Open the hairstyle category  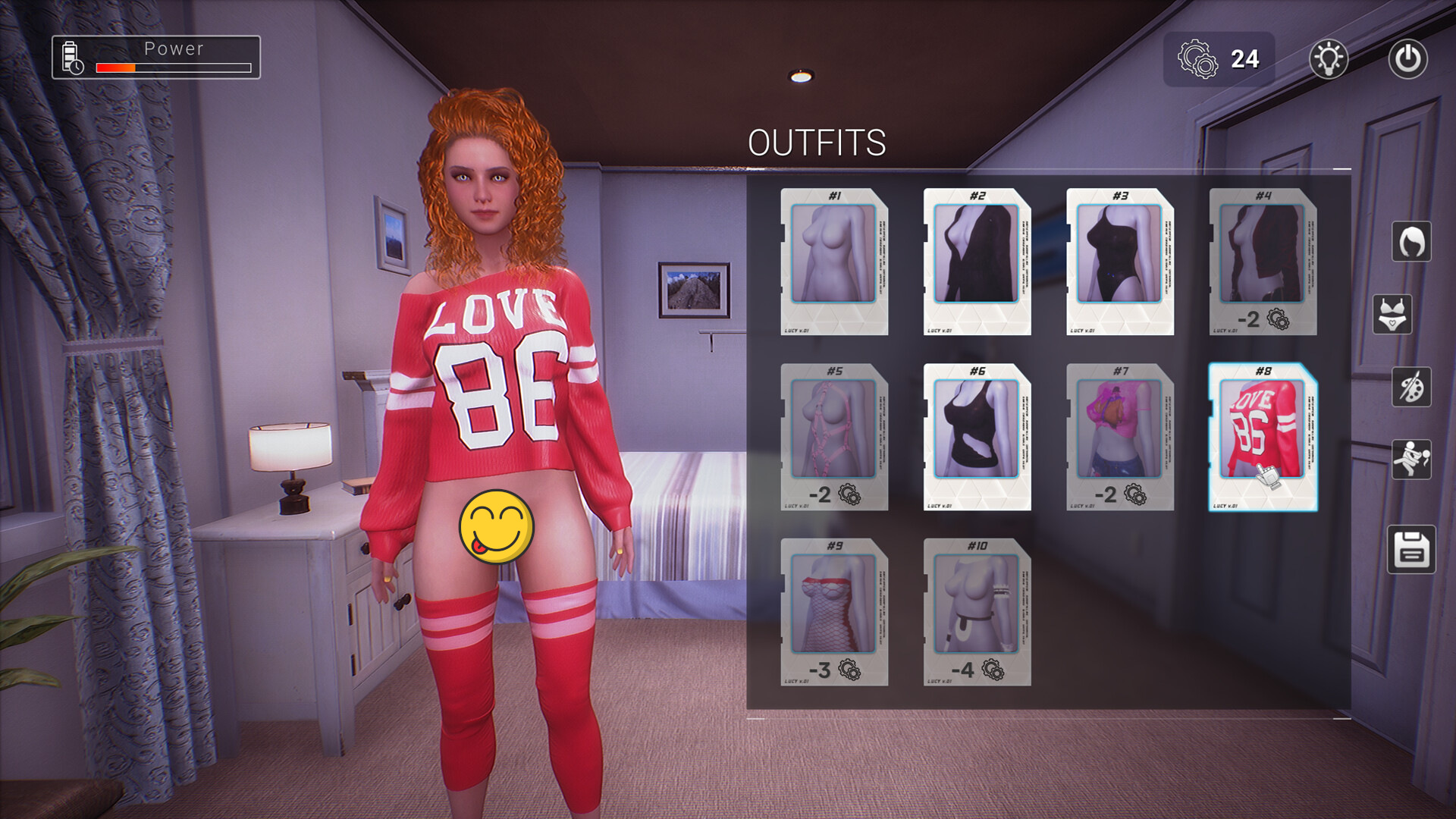coord(1411,242)
